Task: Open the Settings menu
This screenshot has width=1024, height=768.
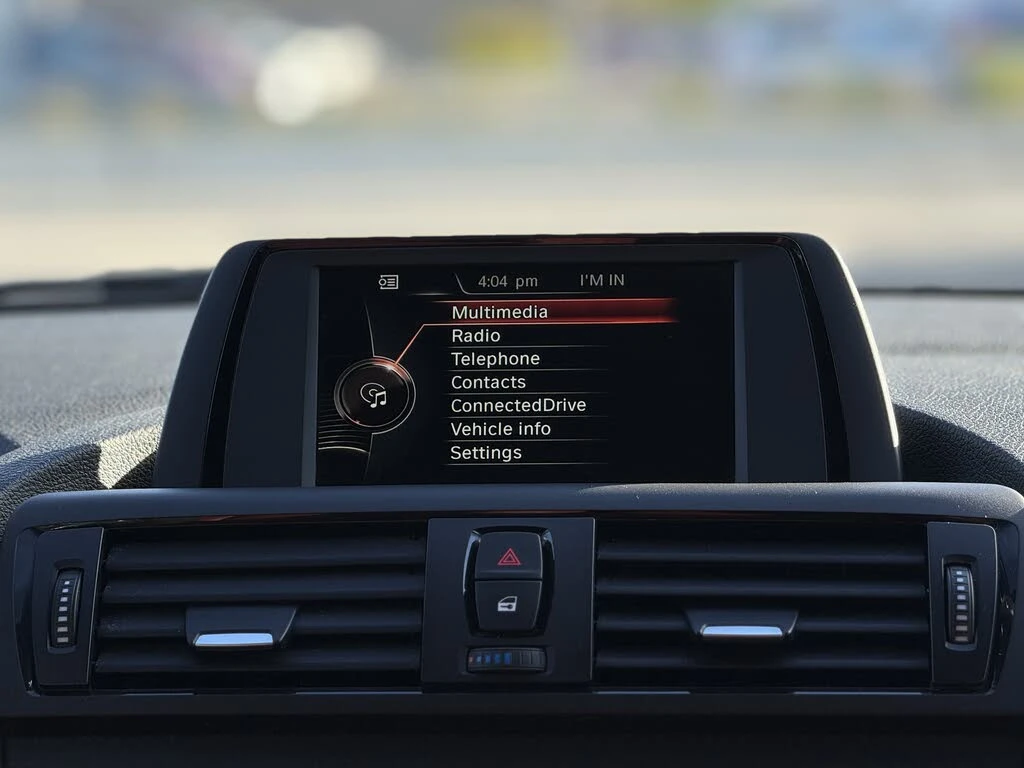Action: 486,453
